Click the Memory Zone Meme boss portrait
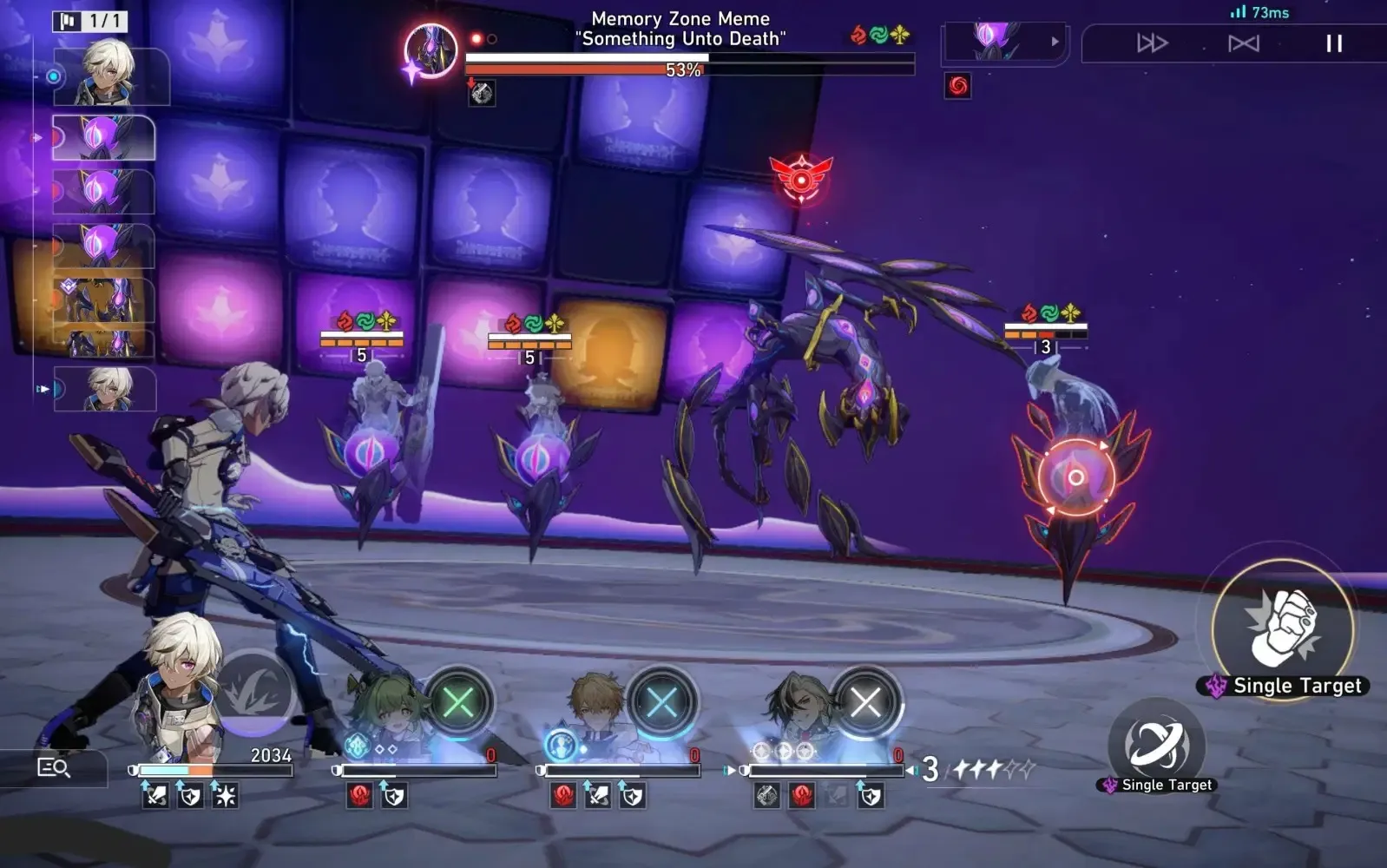Viewport: 1387px width, 868px height. coord(431,50)
